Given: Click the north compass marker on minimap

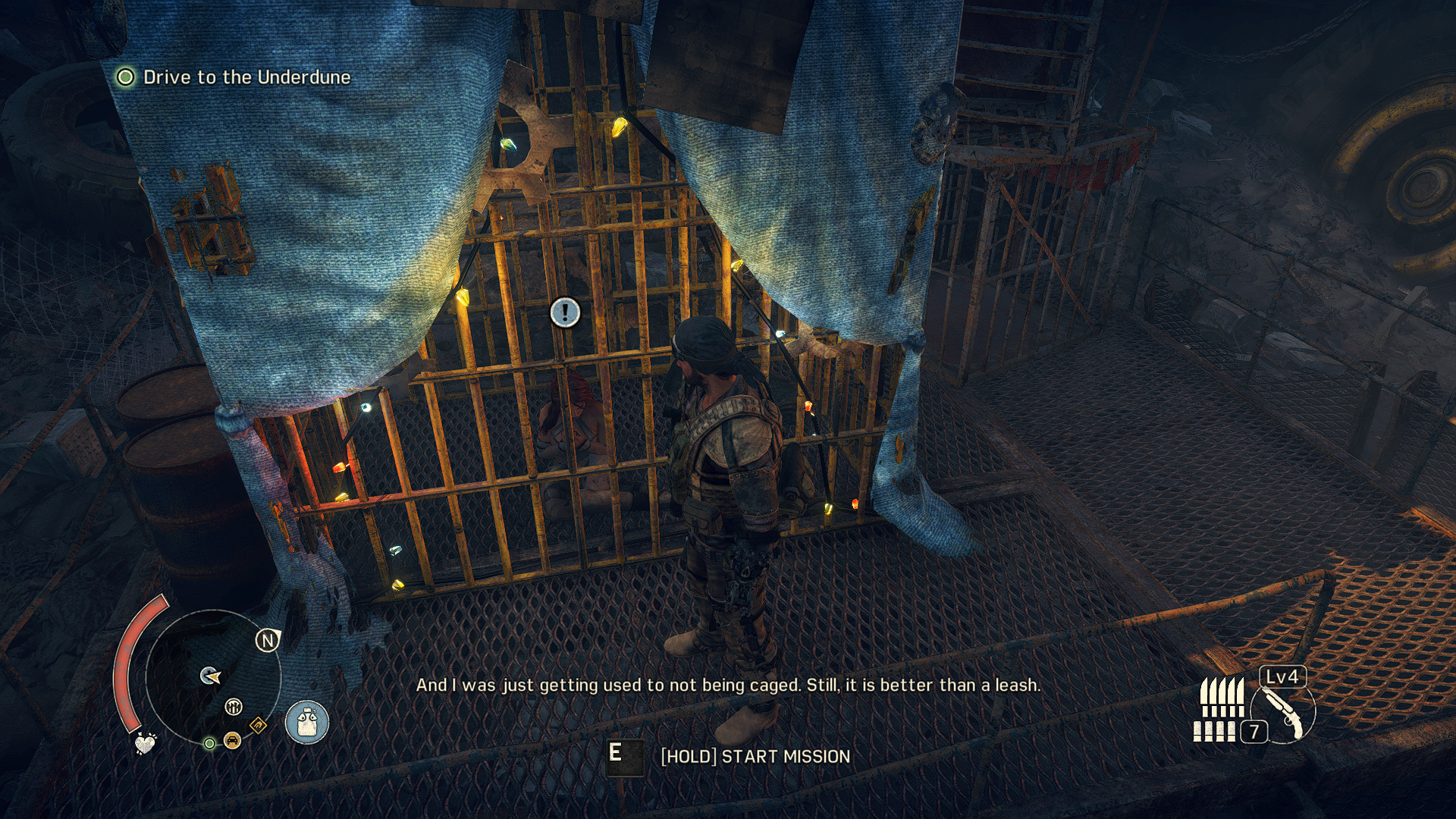Looking at the screenshot, I should [268, 641].
